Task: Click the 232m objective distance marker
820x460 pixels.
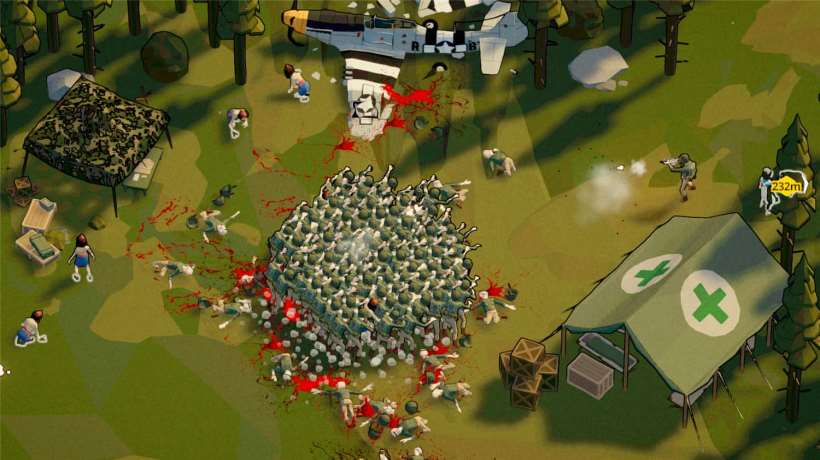Action: pos(789,185)
